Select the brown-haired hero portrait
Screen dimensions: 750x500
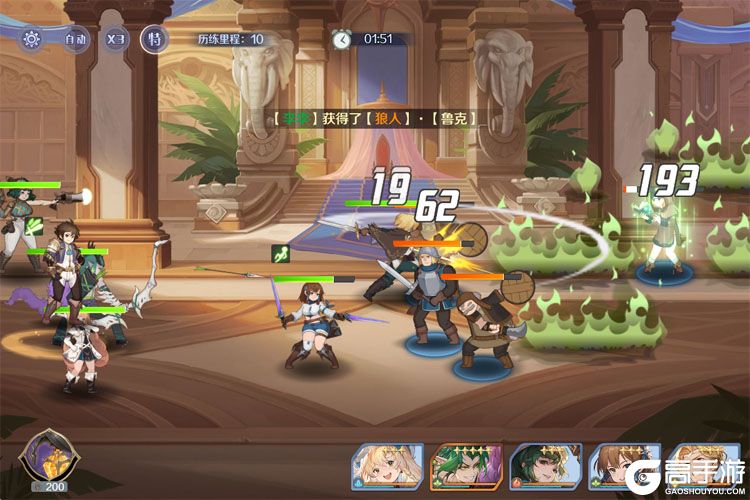point(622,466)
